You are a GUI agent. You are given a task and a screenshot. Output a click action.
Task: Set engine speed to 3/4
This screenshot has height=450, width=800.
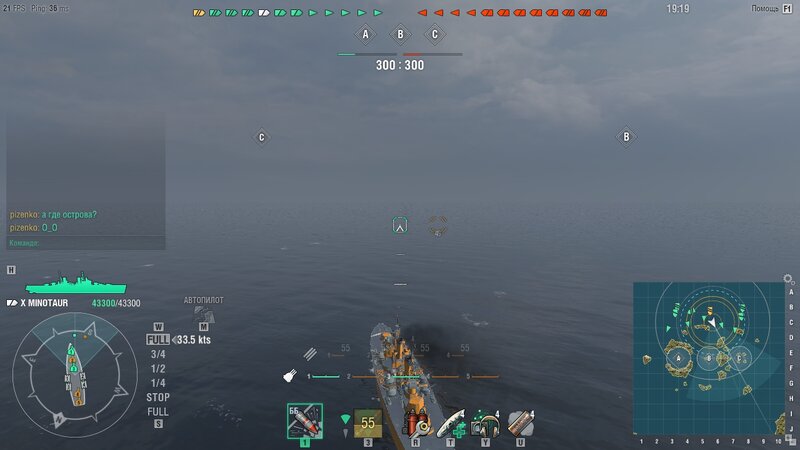click(158, 354)
